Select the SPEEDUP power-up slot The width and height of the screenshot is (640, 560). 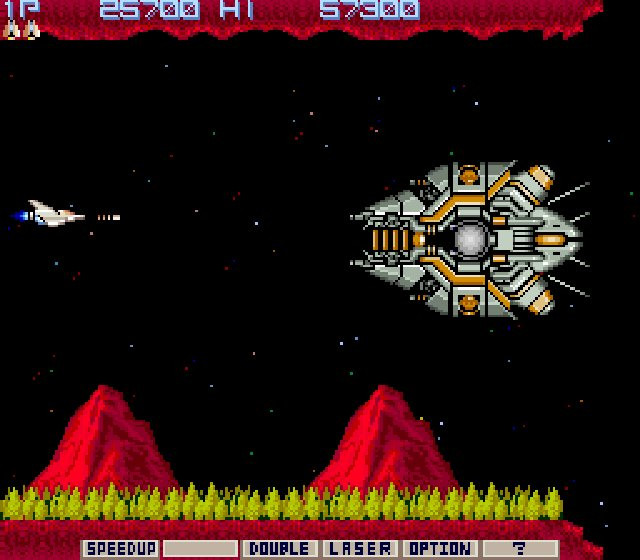tap(121, 549)
